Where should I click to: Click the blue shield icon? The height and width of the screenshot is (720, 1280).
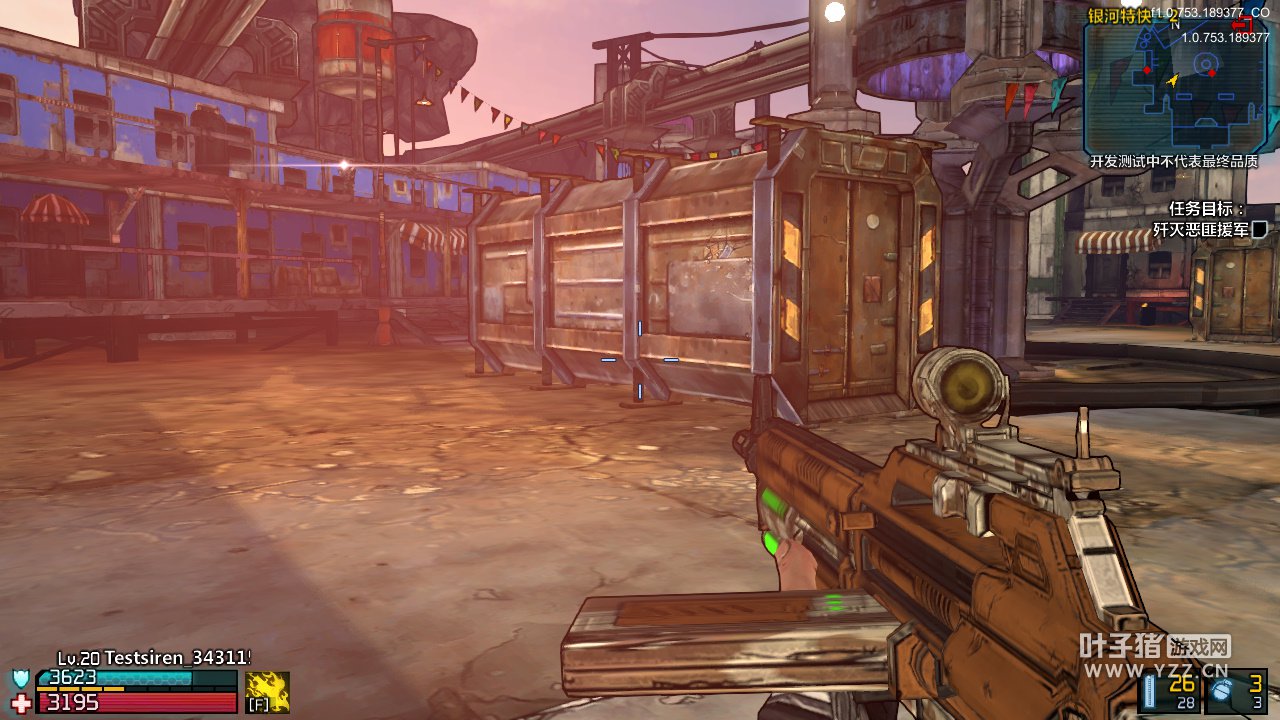[x=21, y=679]
